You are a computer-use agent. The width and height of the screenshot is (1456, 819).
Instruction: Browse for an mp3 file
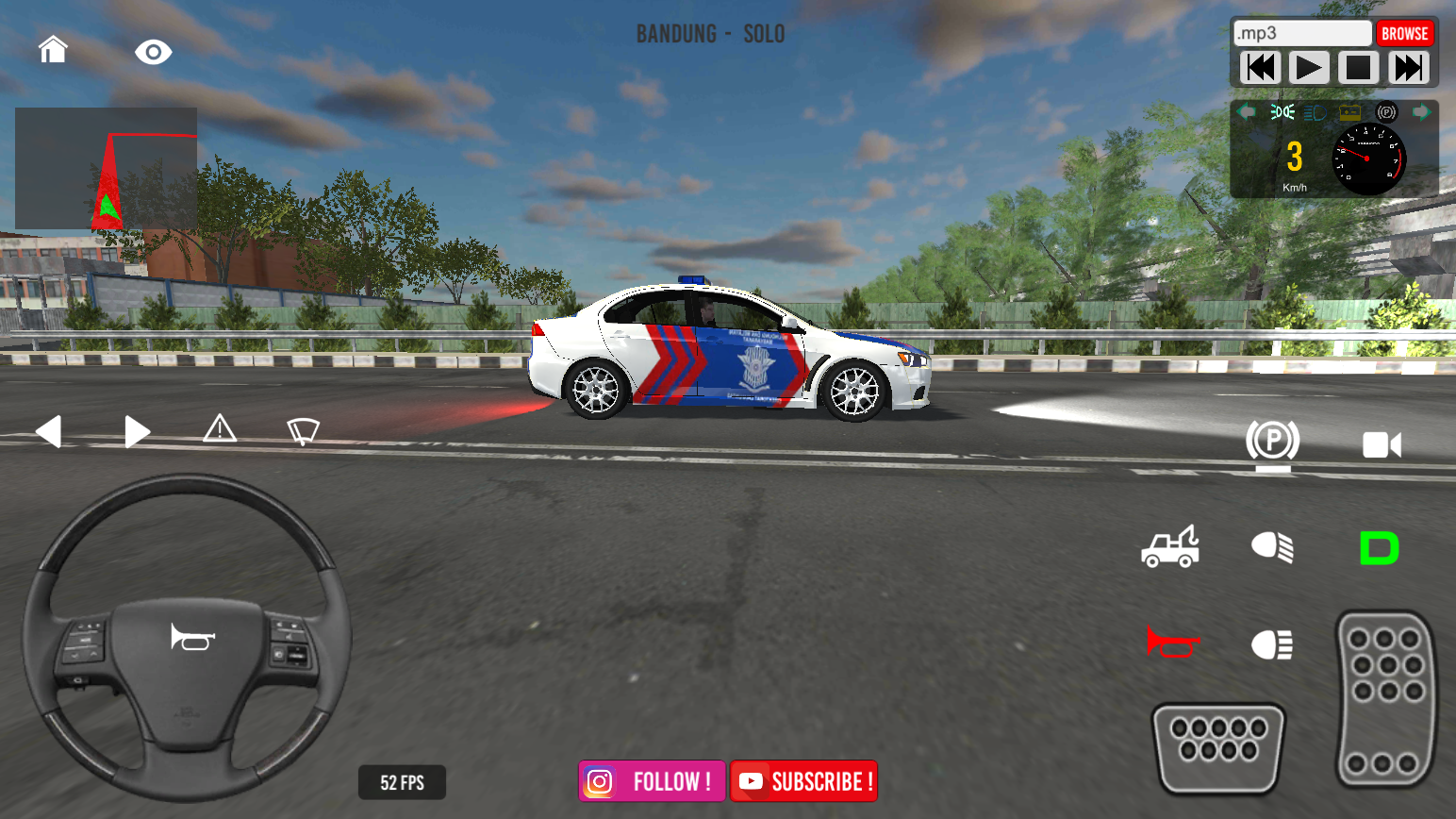(x=1404, y=34)
